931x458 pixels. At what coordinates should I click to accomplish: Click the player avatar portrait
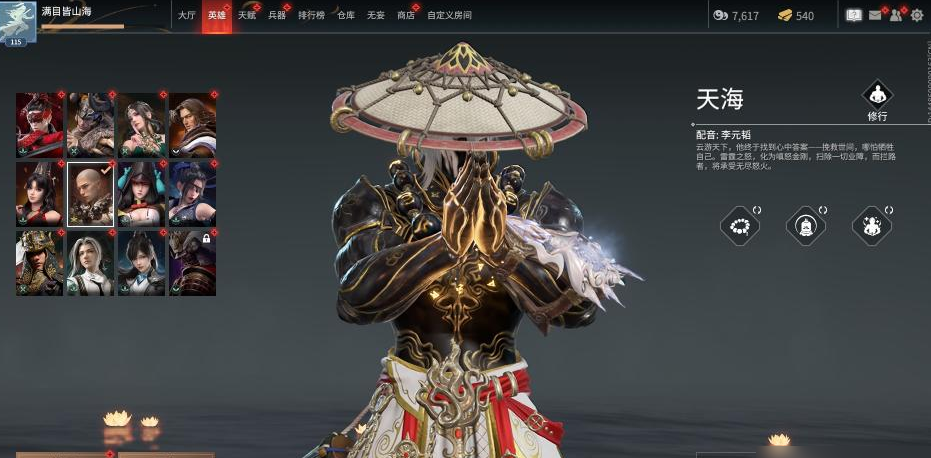17,21
